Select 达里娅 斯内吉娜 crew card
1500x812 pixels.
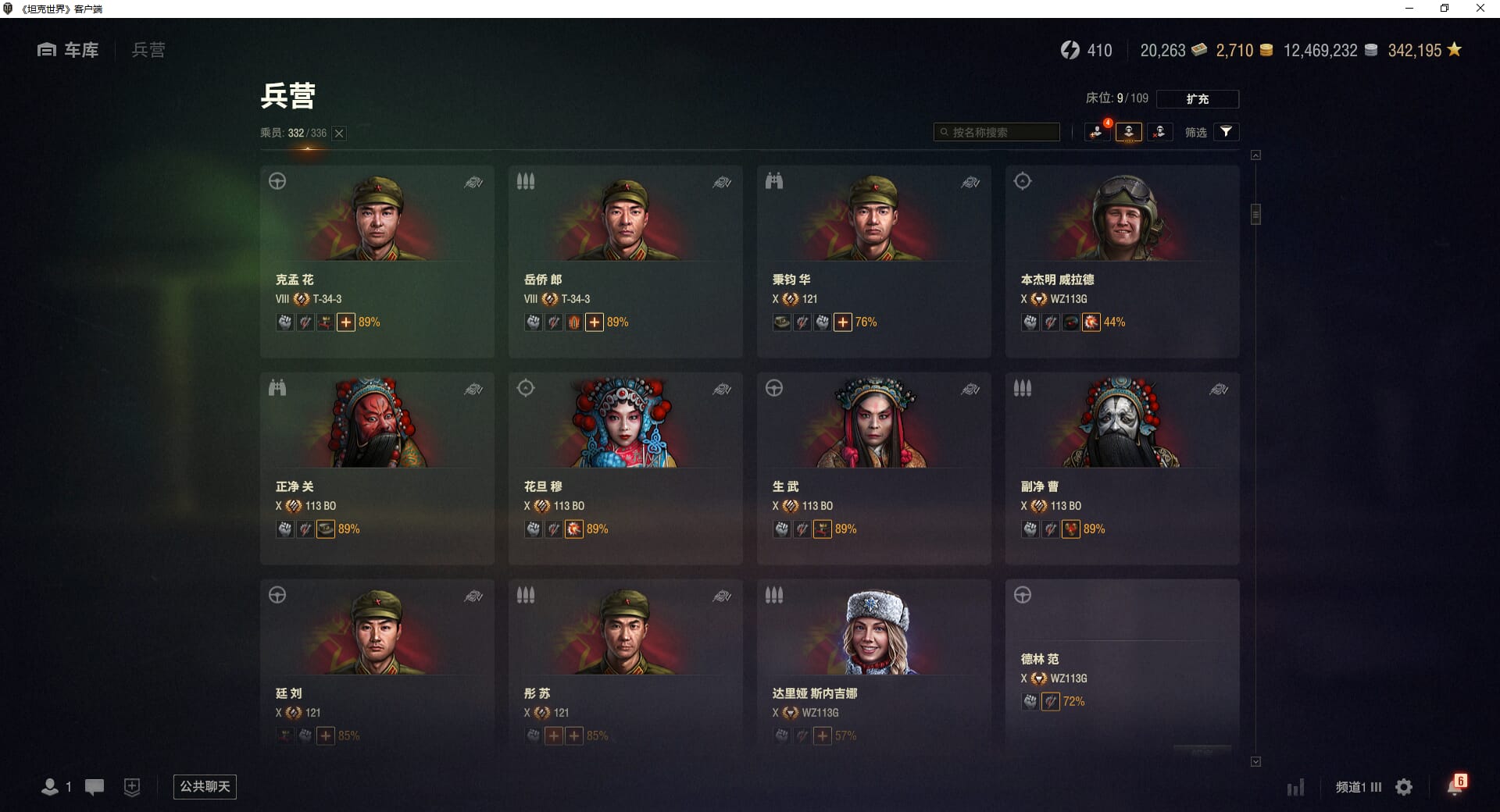tap(873, 664)
